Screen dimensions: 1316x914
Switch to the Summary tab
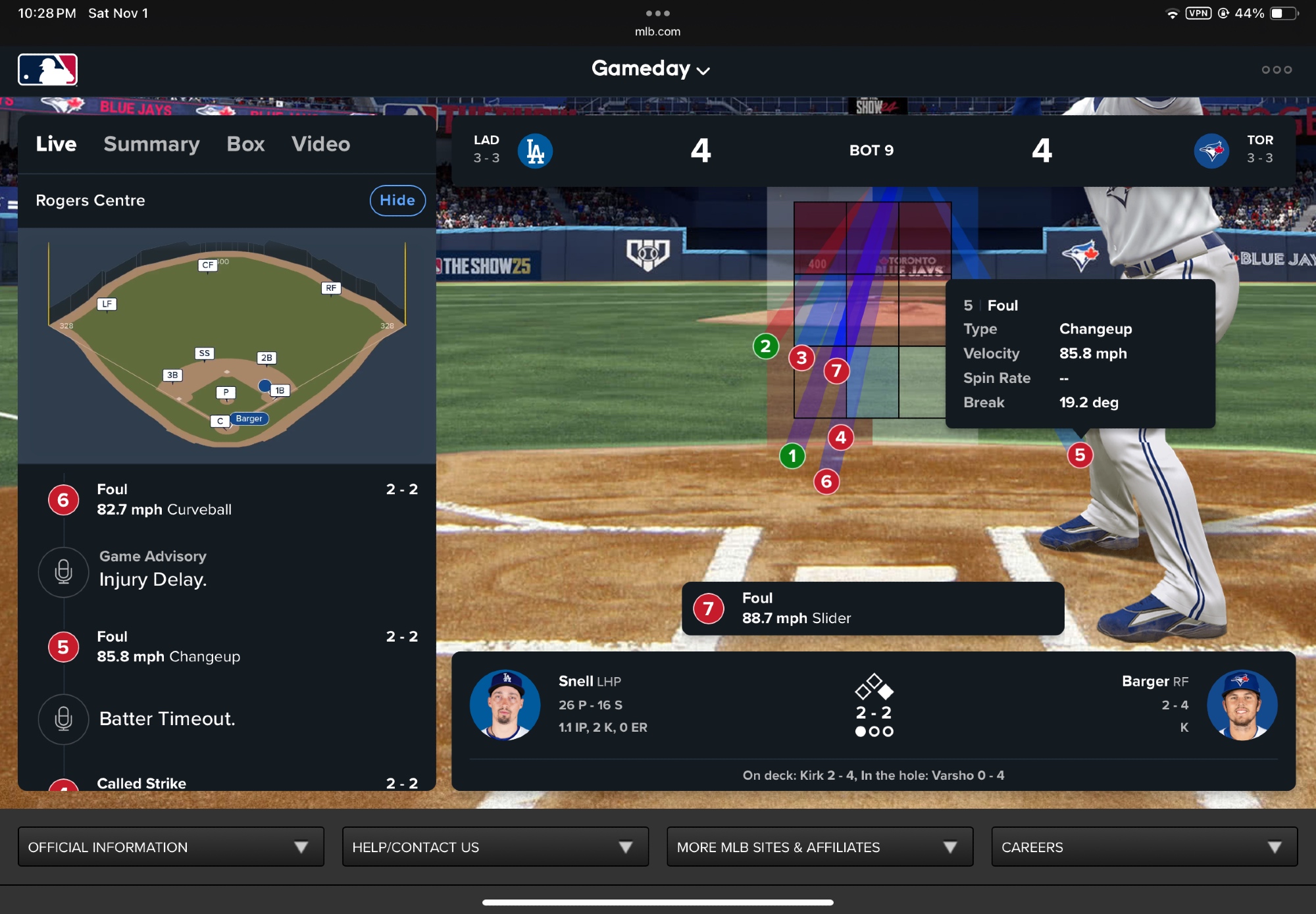[151, 144]
